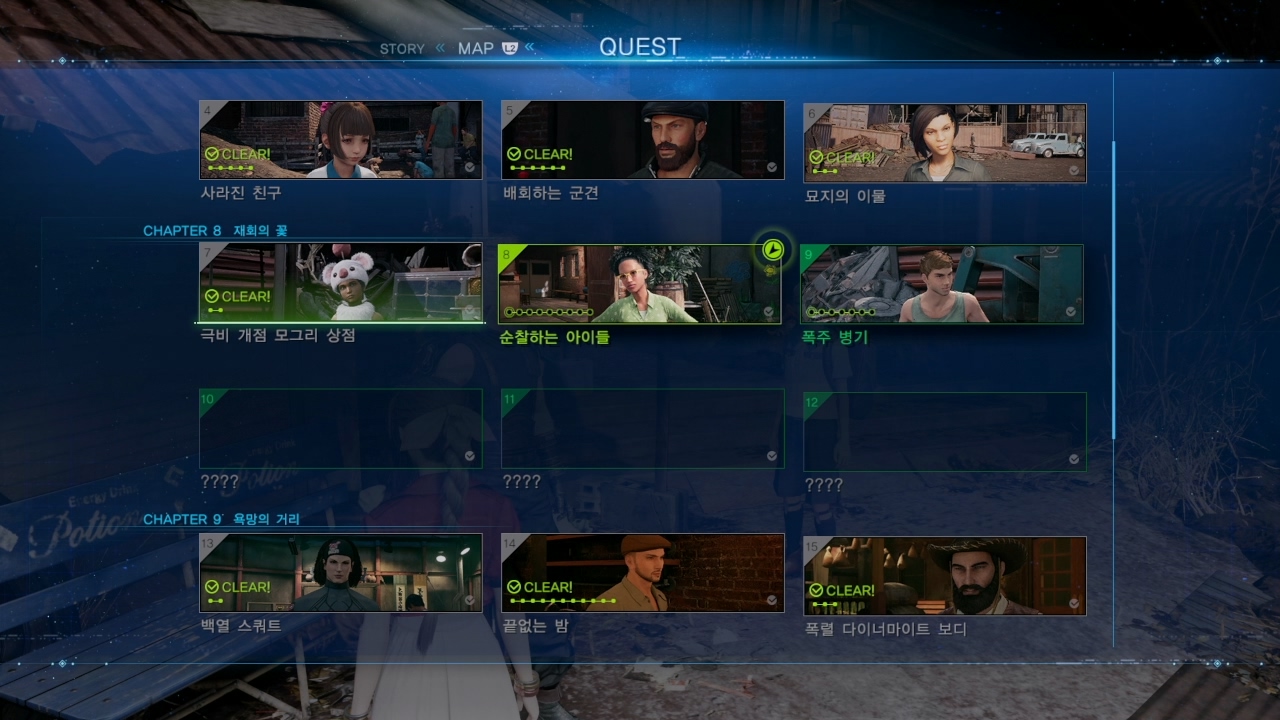View quest 7 극비 개점 모그리 상점

tap(341, 282)
